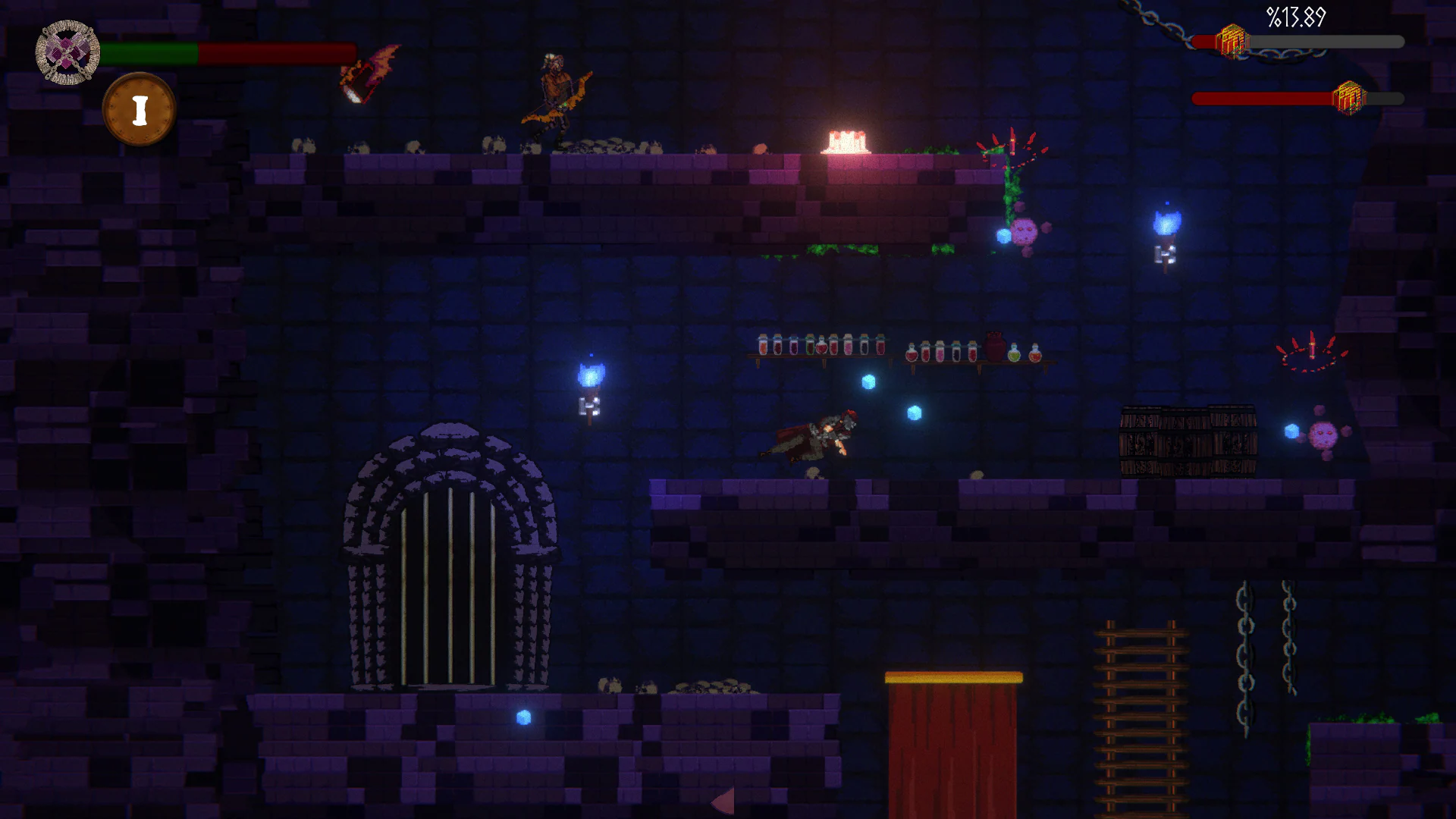Viewport: 1456px width, 819px height.
Task: Select the keyhole coin icon below the health bar
Action: tap(139, 108)
